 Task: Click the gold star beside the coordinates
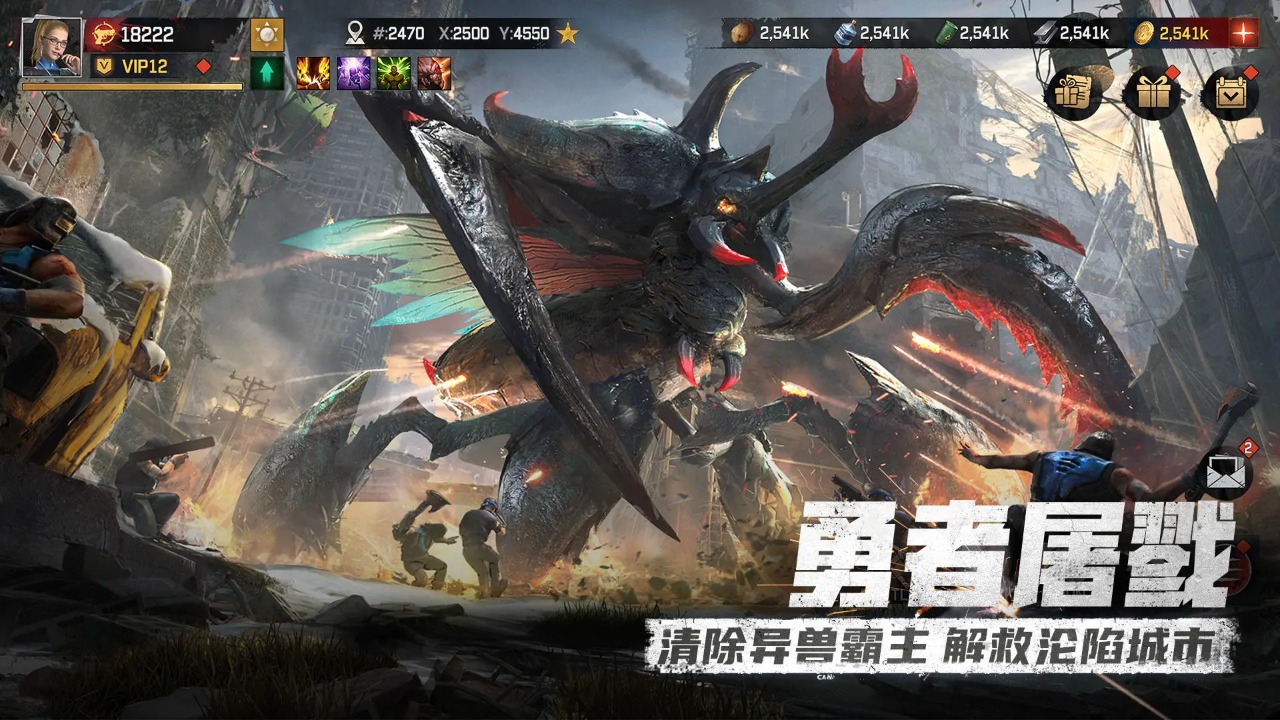(567, 34)
